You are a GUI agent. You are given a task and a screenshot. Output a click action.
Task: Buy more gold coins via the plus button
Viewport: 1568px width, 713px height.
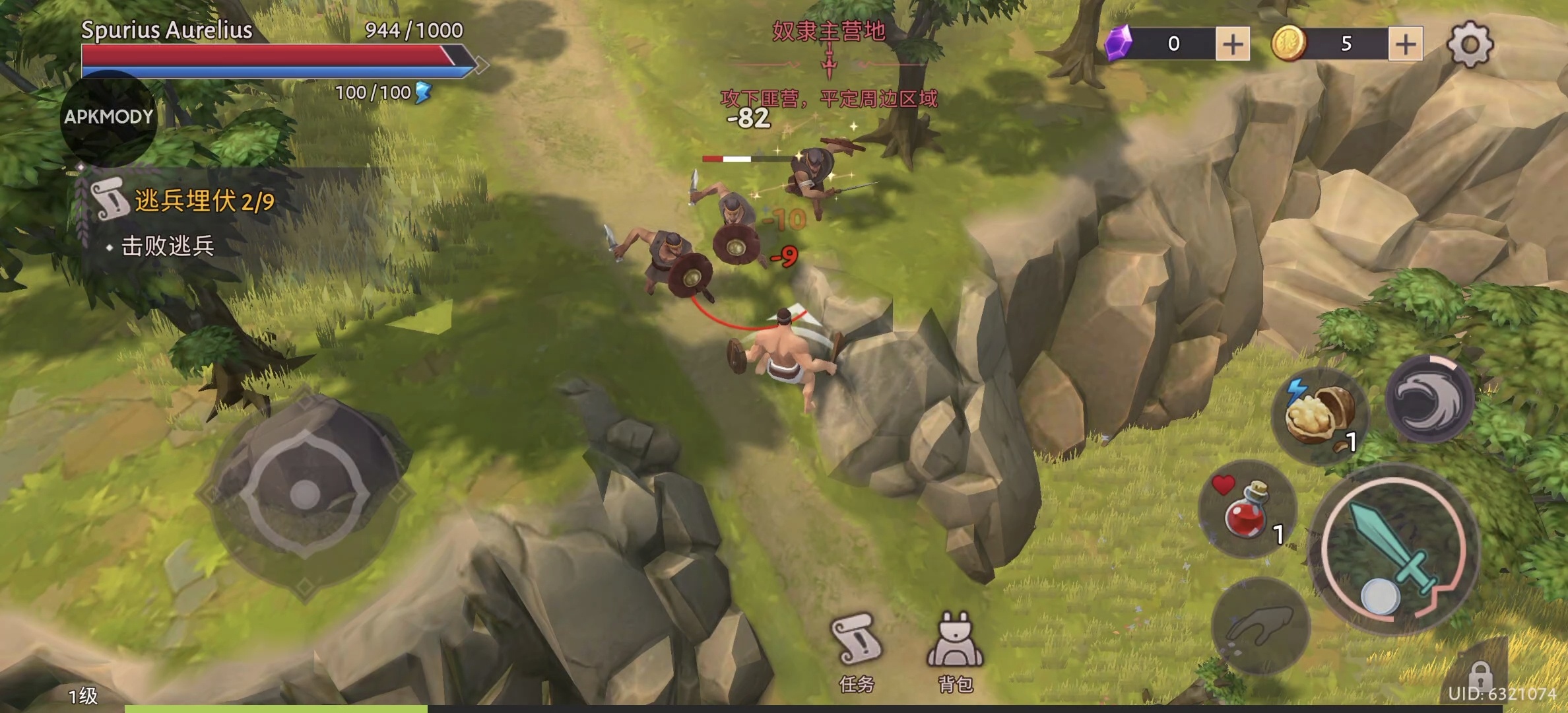(x=1405, y=44)
